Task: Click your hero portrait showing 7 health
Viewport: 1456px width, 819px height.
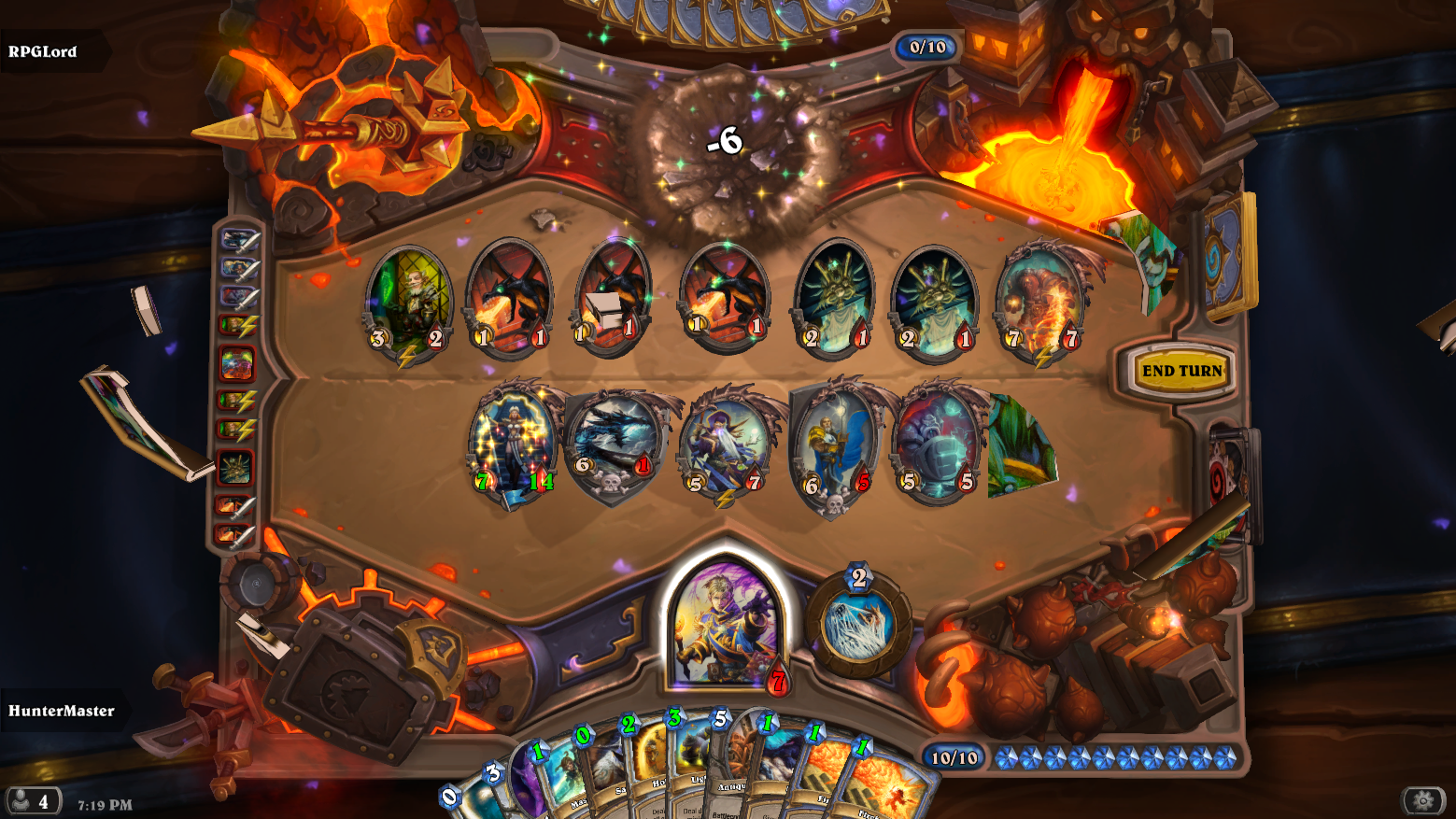Action: pos(727,621)
